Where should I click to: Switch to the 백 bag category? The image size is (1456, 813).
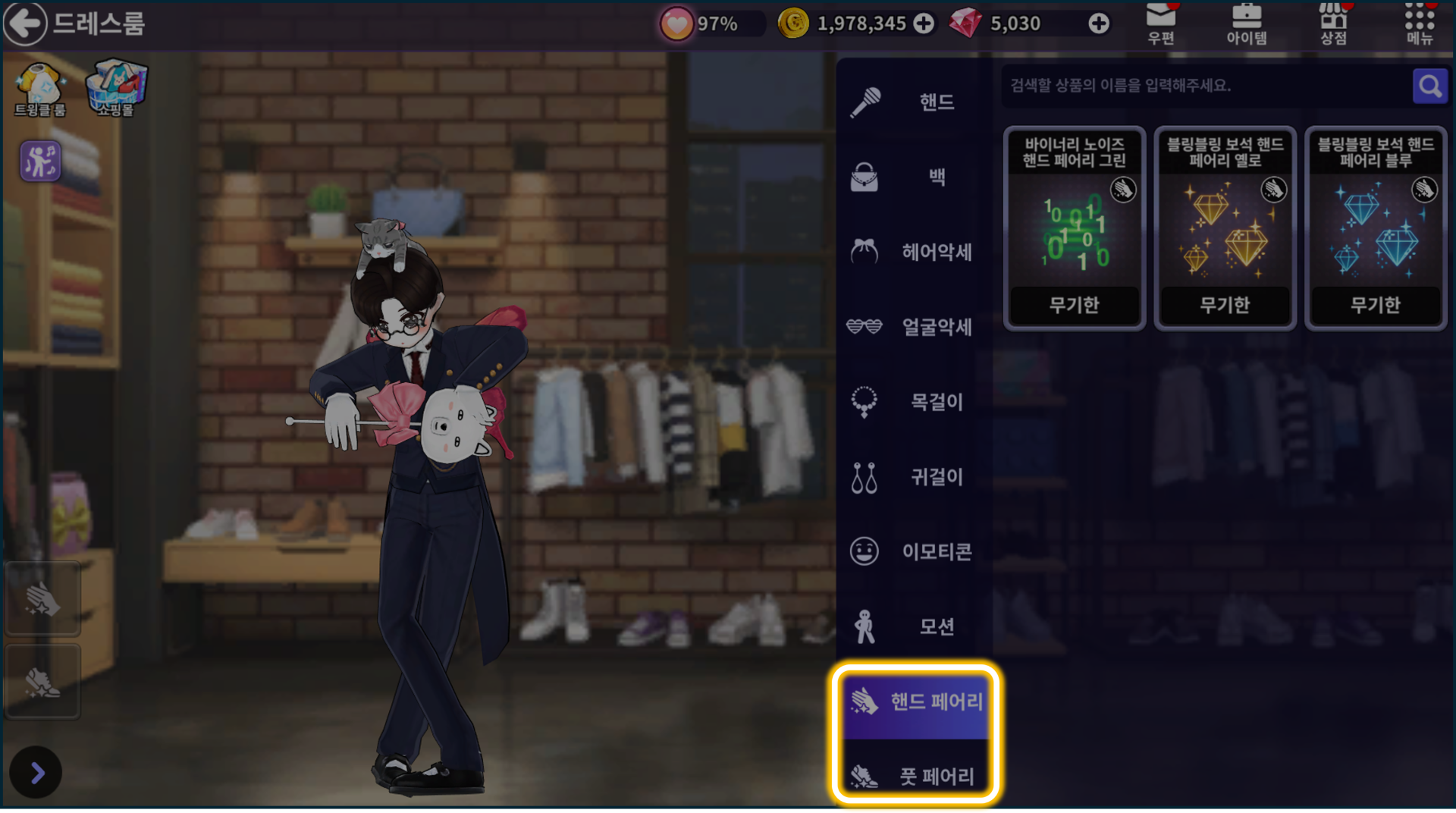point(915,177)
